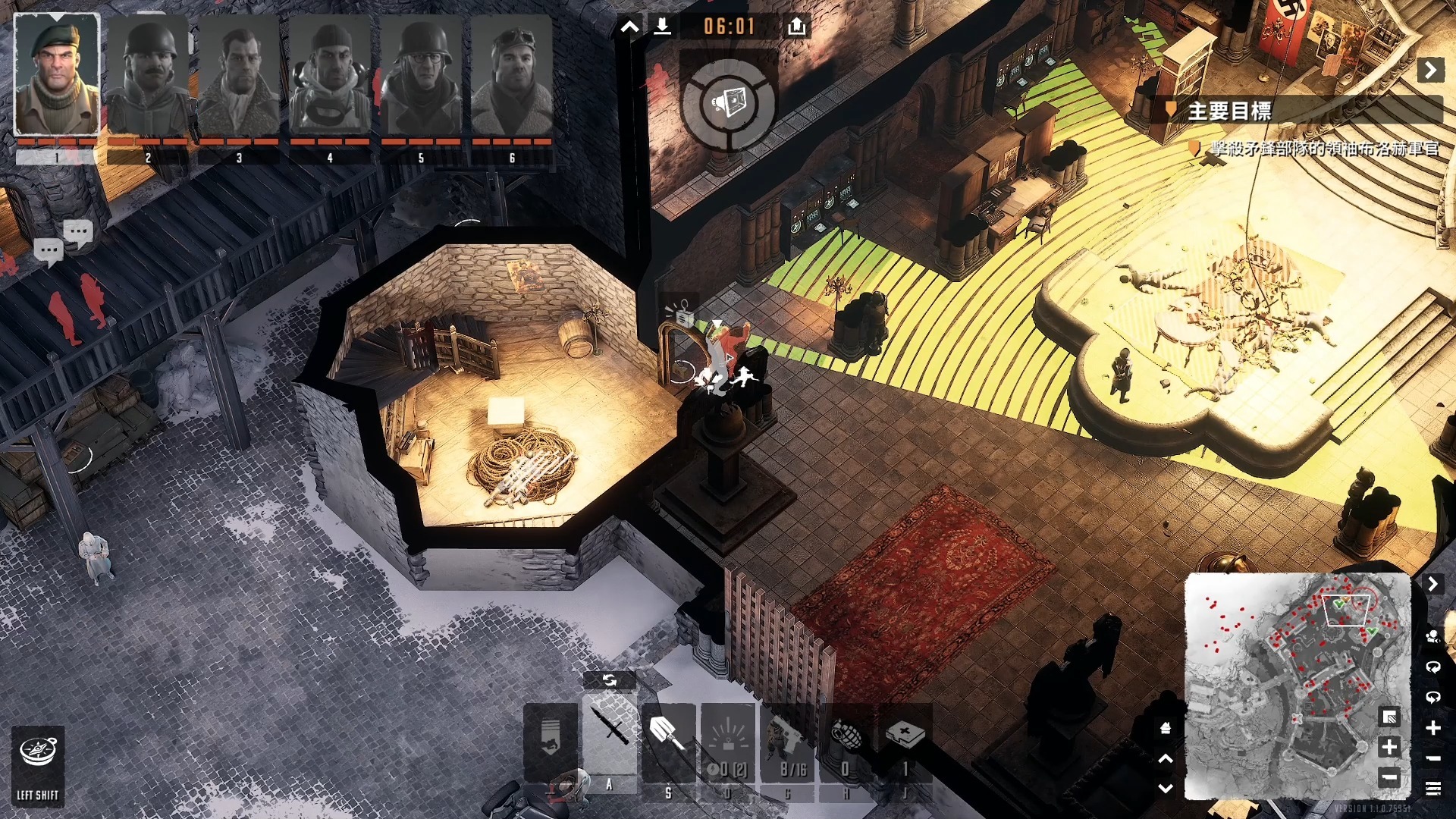Click the swap arrows above the knife
This screenshot has width=1456, height=819.
610,680
